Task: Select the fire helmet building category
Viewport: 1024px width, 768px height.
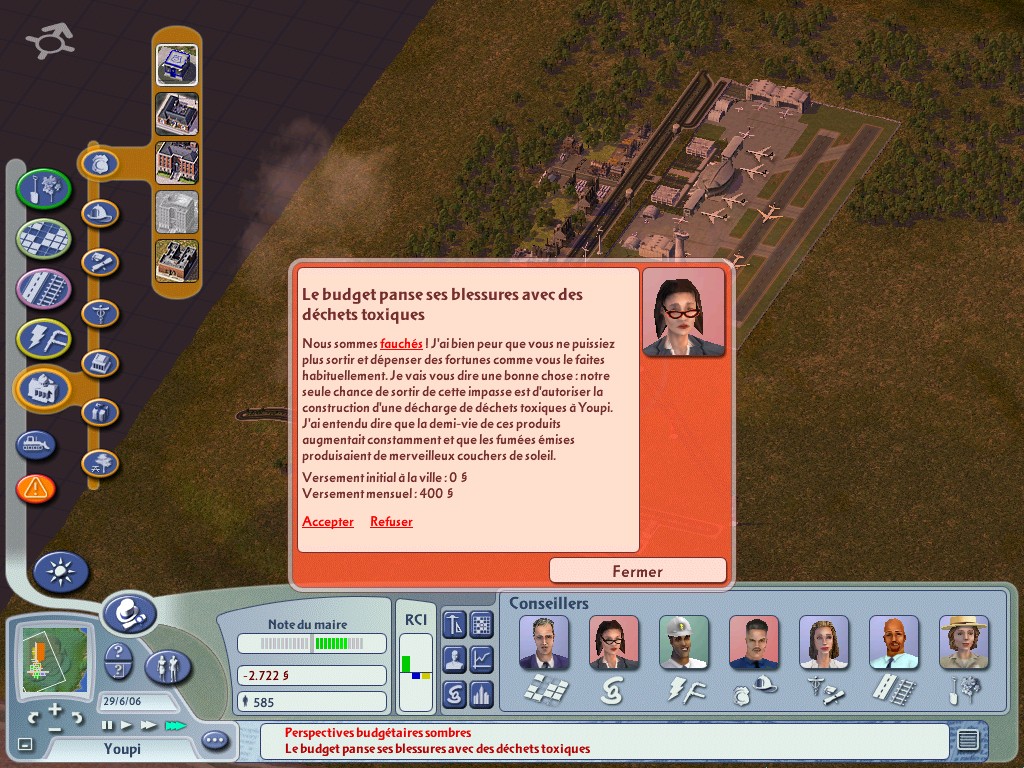Action: pos(100,213)
